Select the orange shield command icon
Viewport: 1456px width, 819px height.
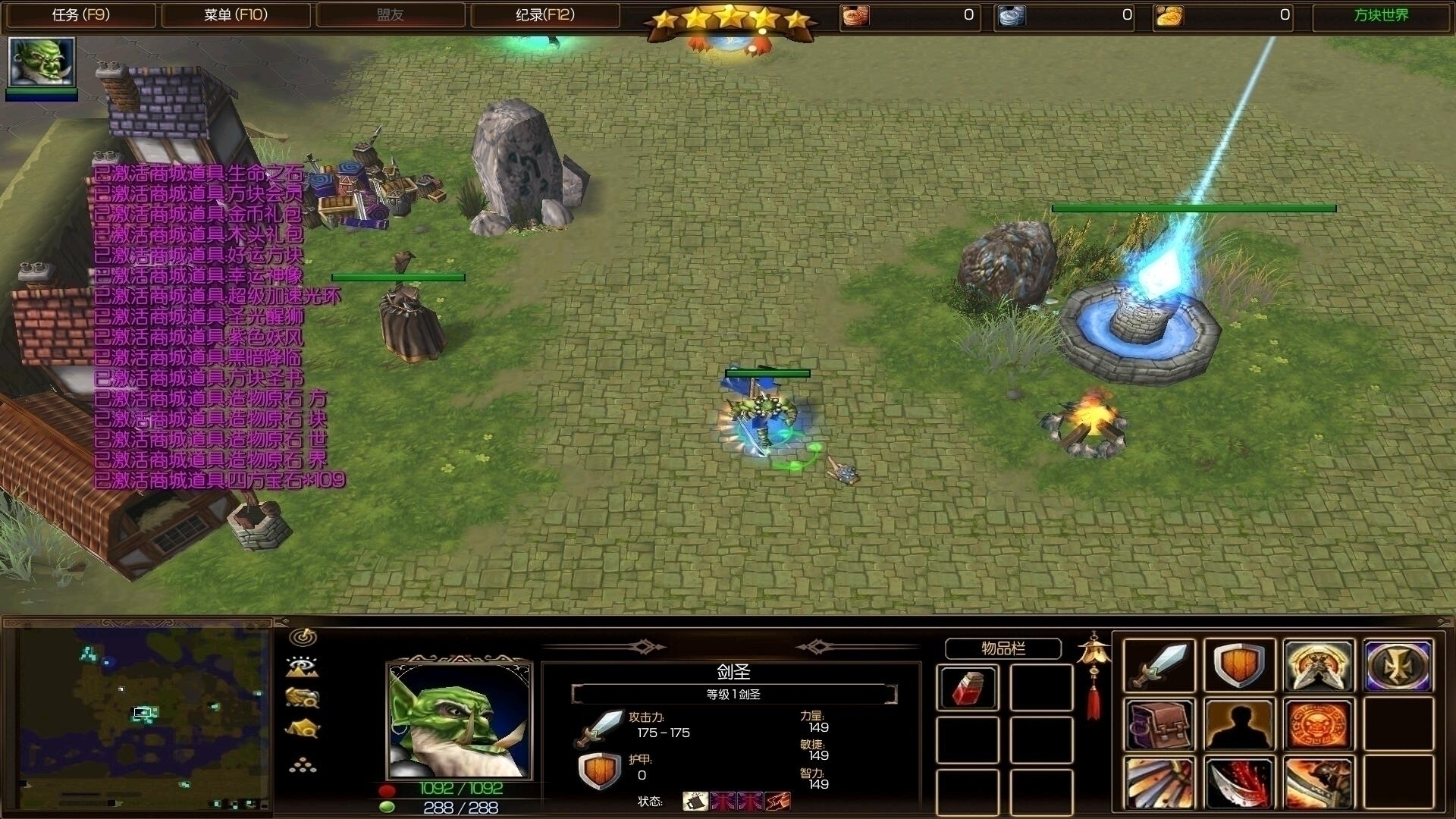click(1239, 666)
